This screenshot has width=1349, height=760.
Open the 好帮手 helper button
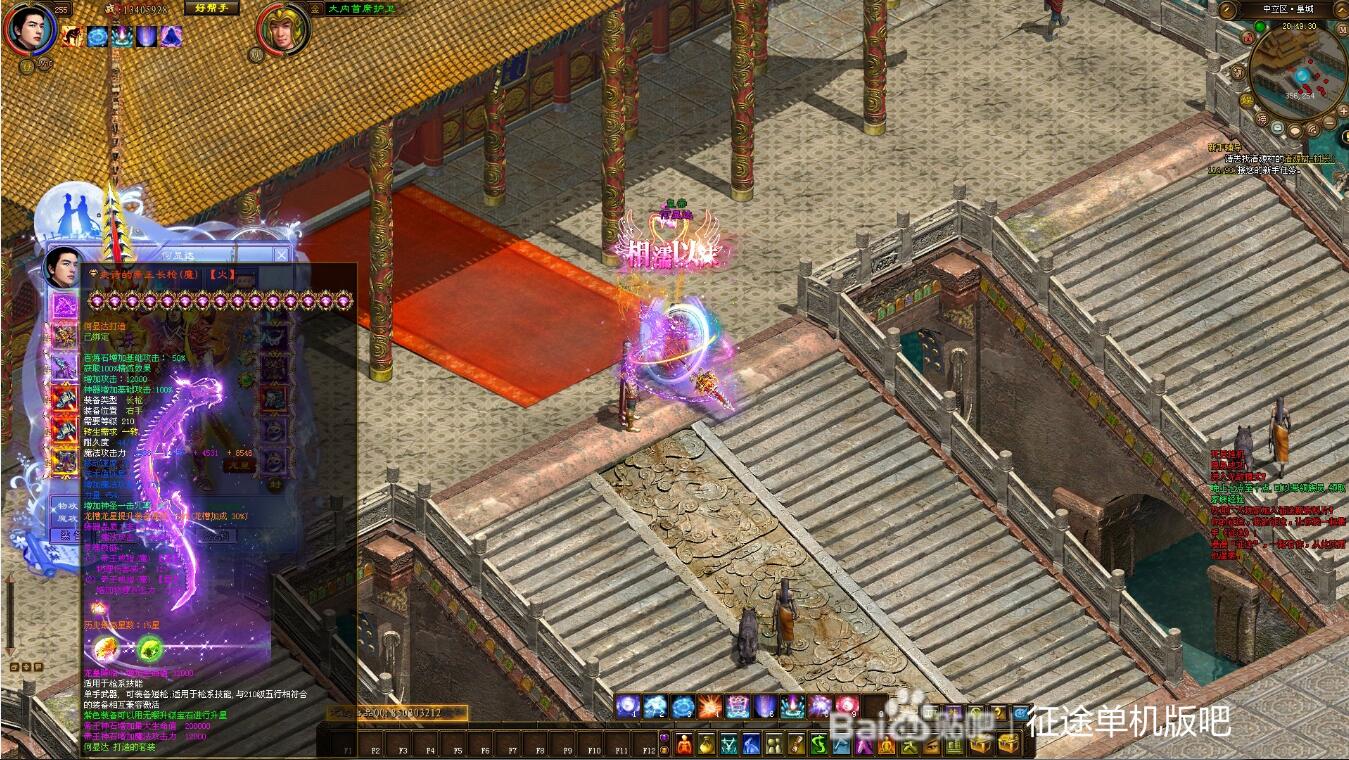(211, 8)
